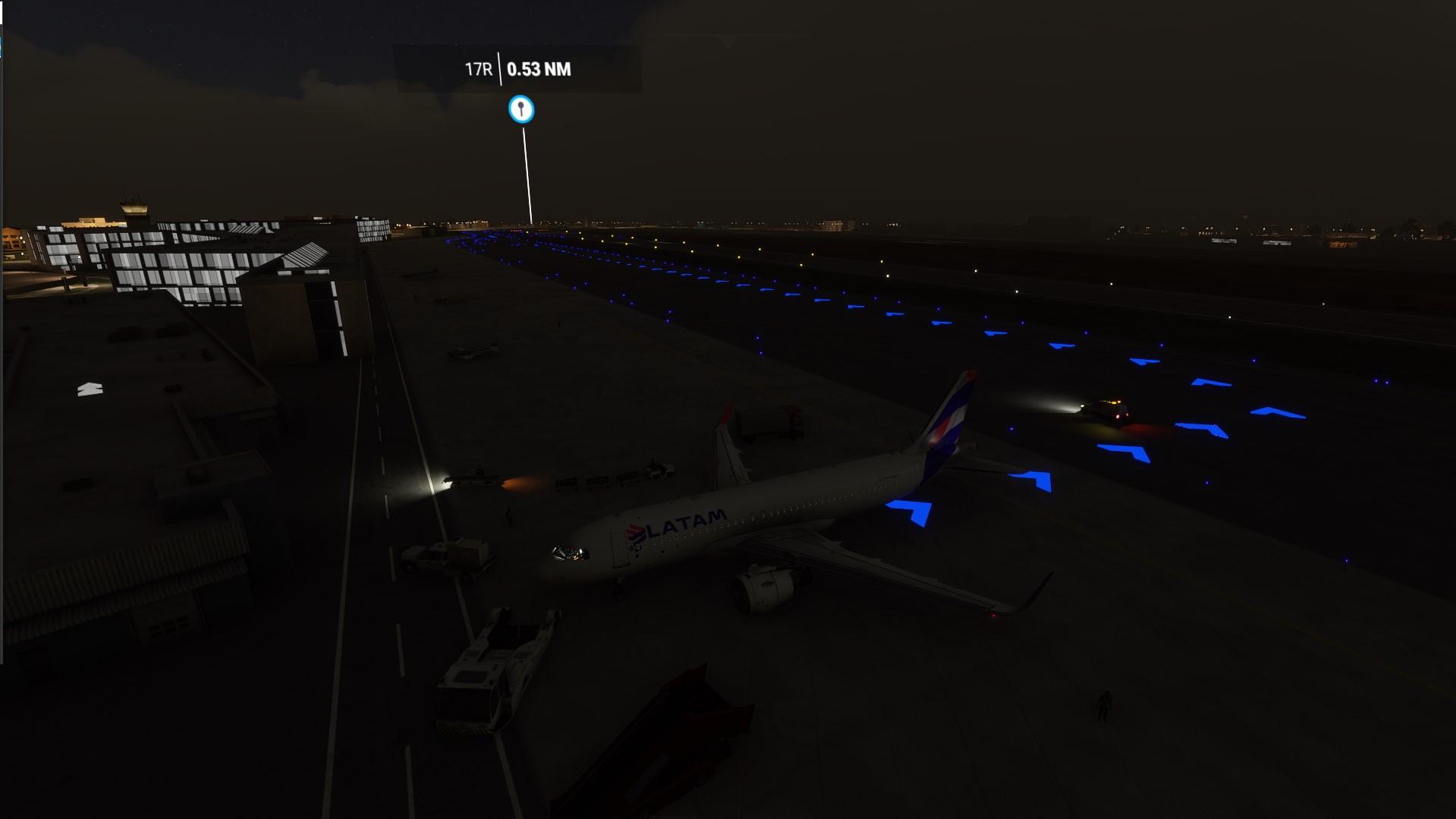1456x819 pixels.
Task: Click the teal marker on the left screen edge
Action: 2,47
